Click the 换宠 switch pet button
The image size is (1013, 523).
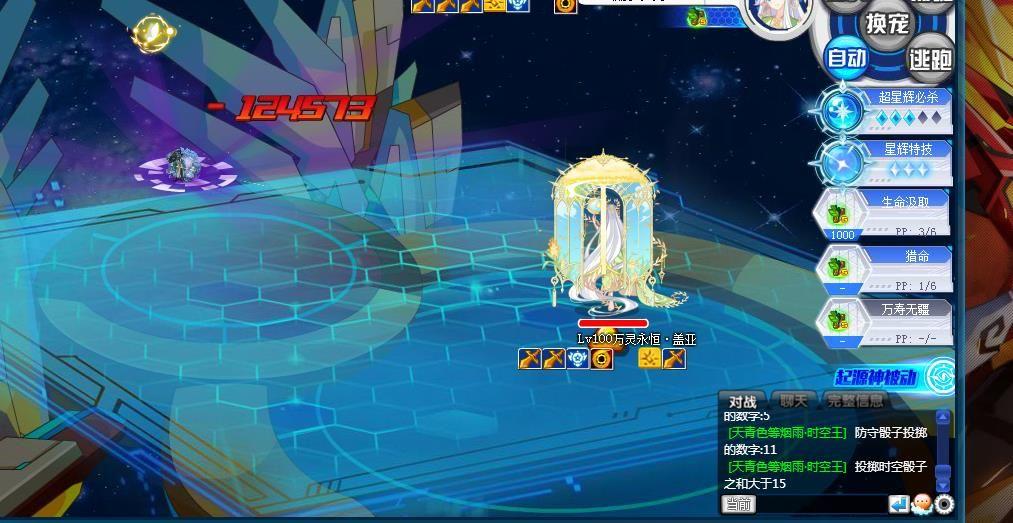(x=887, y=22)
